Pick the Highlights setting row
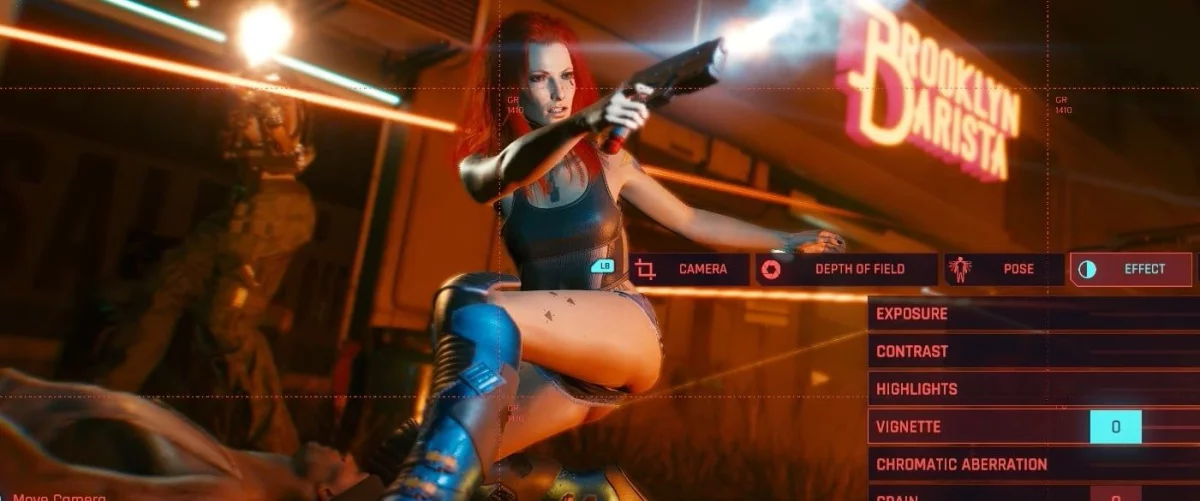 (1030, 389)
